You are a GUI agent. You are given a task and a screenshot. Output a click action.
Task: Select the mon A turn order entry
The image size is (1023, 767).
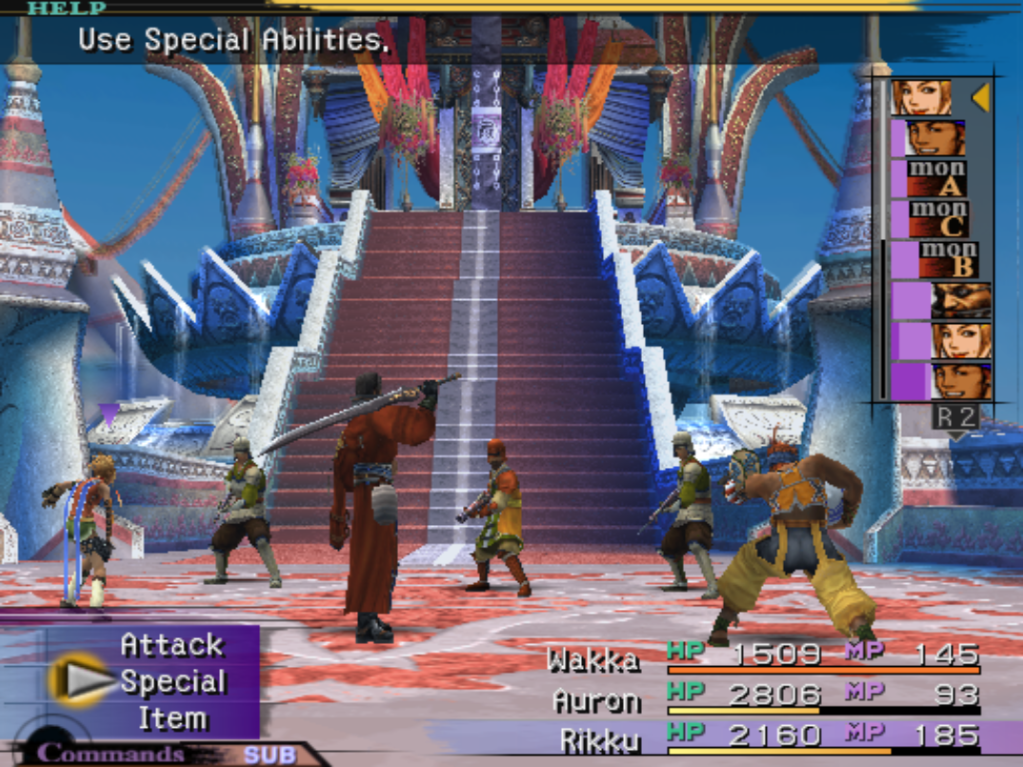click(x=936, y=179)
